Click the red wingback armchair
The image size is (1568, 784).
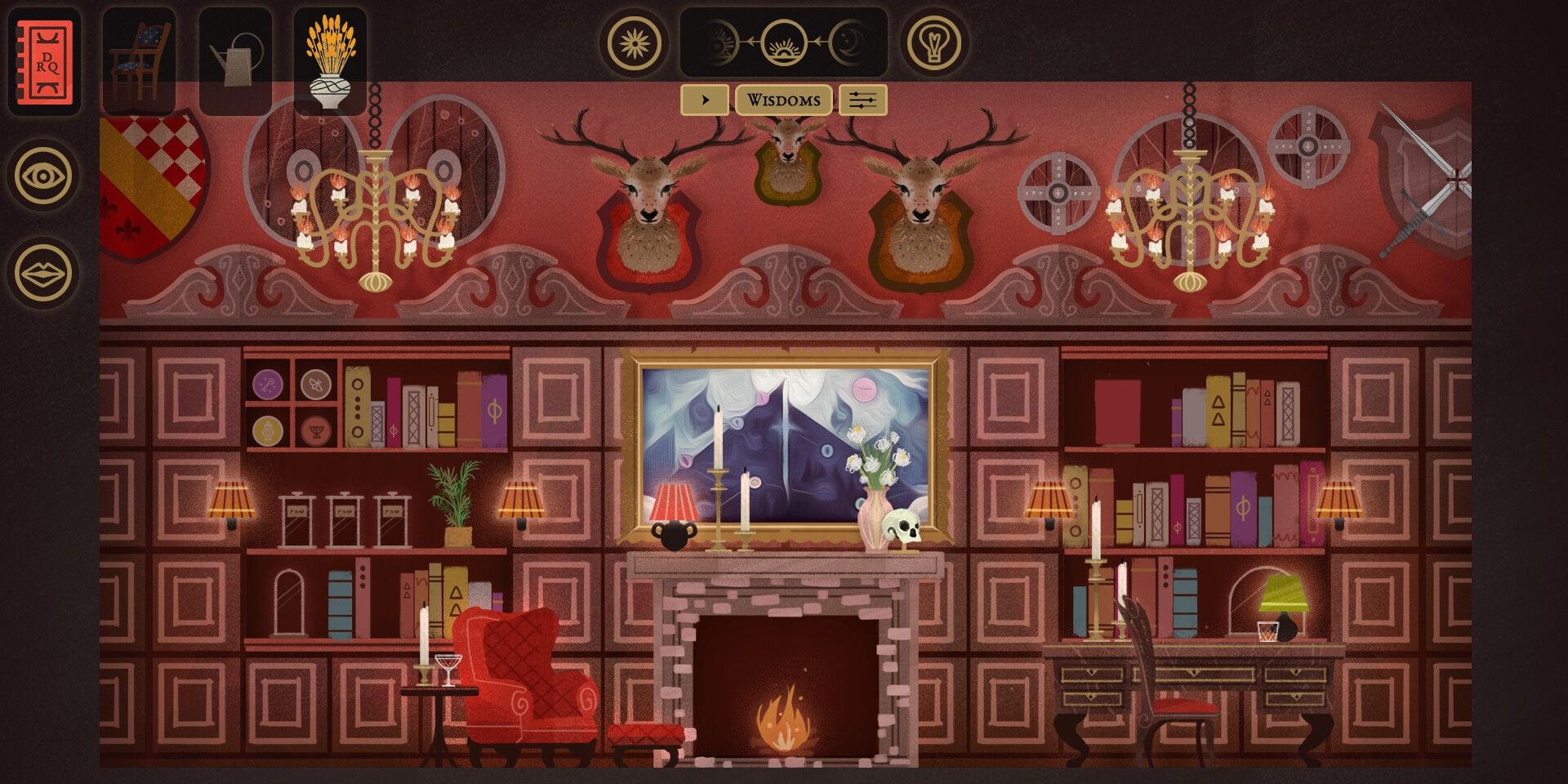(x=523, y=678)
